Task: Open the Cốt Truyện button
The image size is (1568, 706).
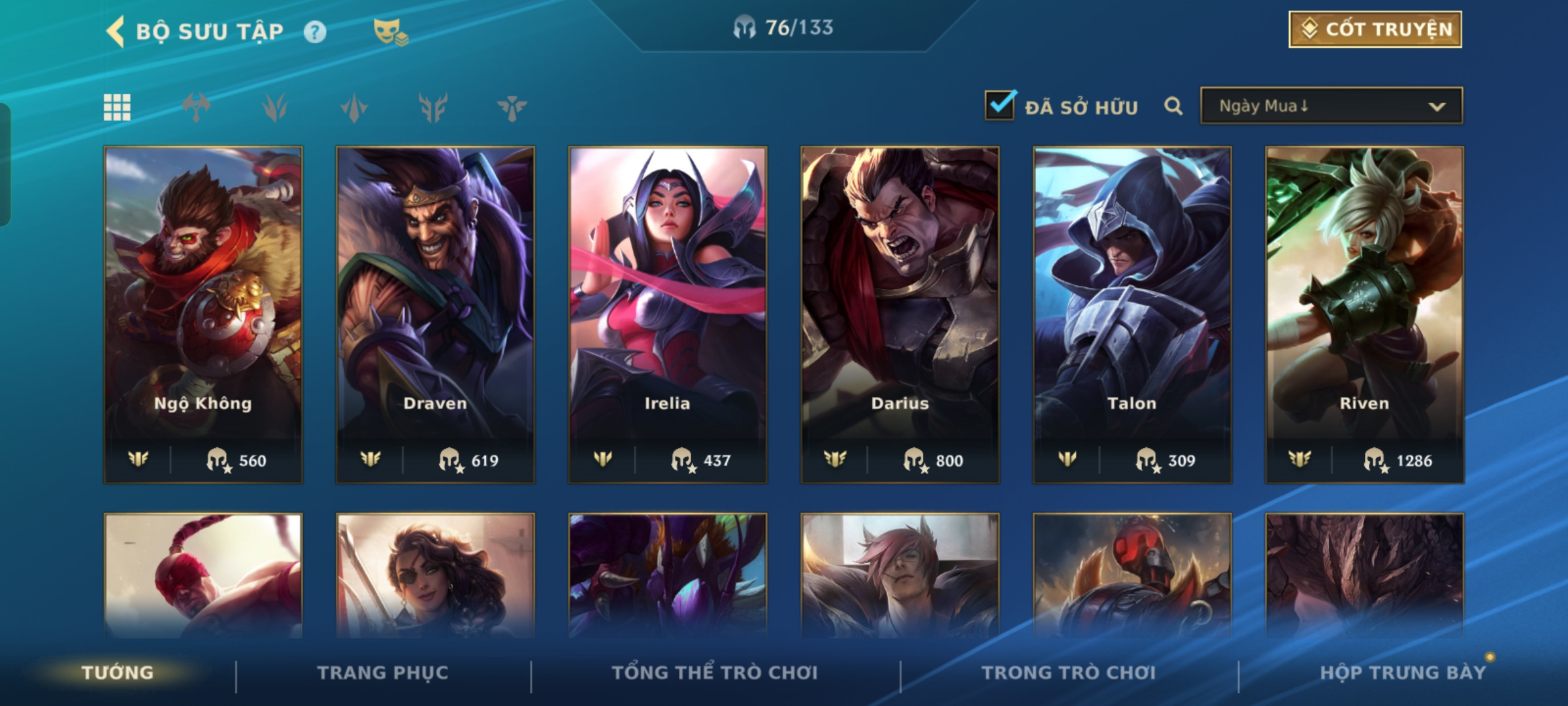Action: 1375,29
